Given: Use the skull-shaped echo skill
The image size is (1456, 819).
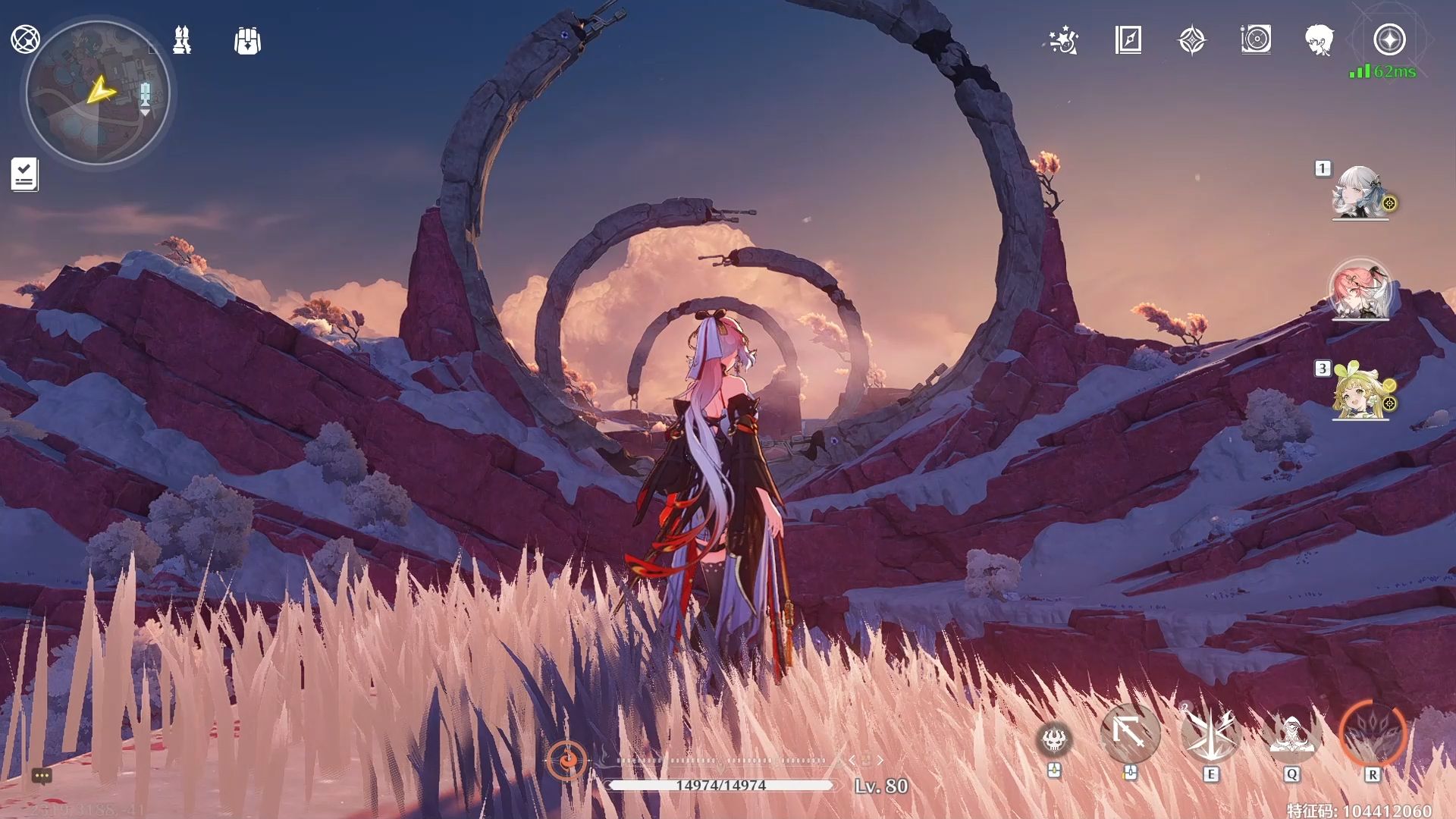Looking at the screenshot, I should coord(1054,738).
